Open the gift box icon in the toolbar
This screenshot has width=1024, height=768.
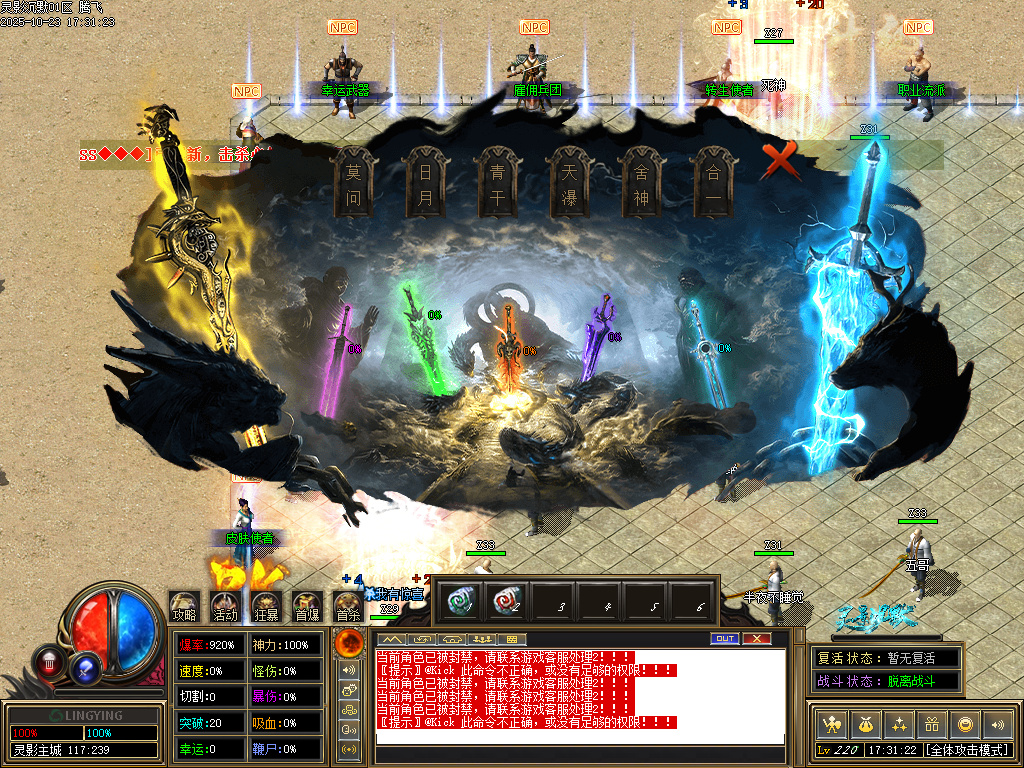932,724
